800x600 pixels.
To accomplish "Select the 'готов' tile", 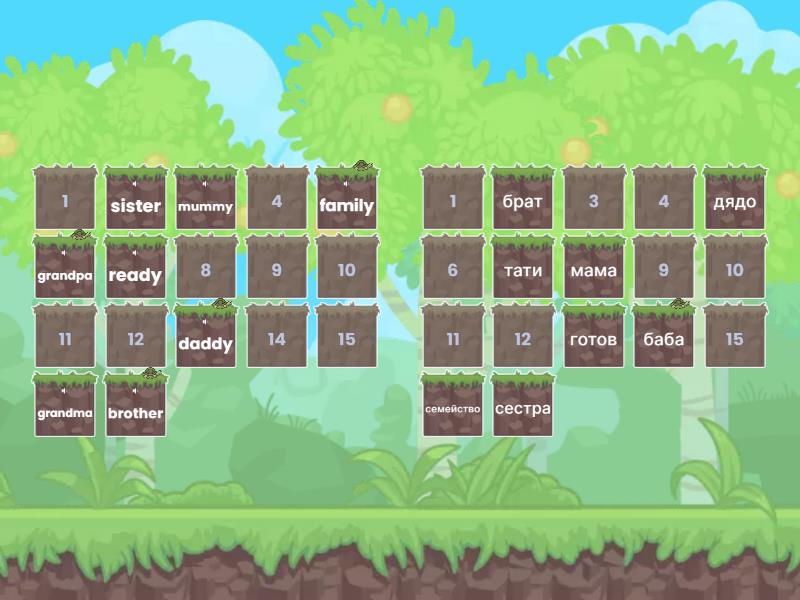I will coord(593,339).
